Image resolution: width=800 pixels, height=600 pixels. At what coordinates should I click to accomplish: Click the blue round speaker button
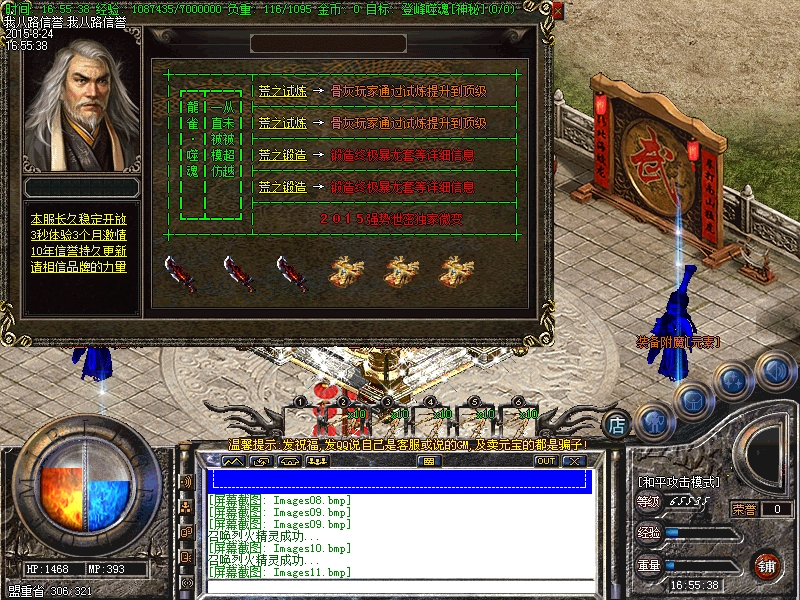773,369
